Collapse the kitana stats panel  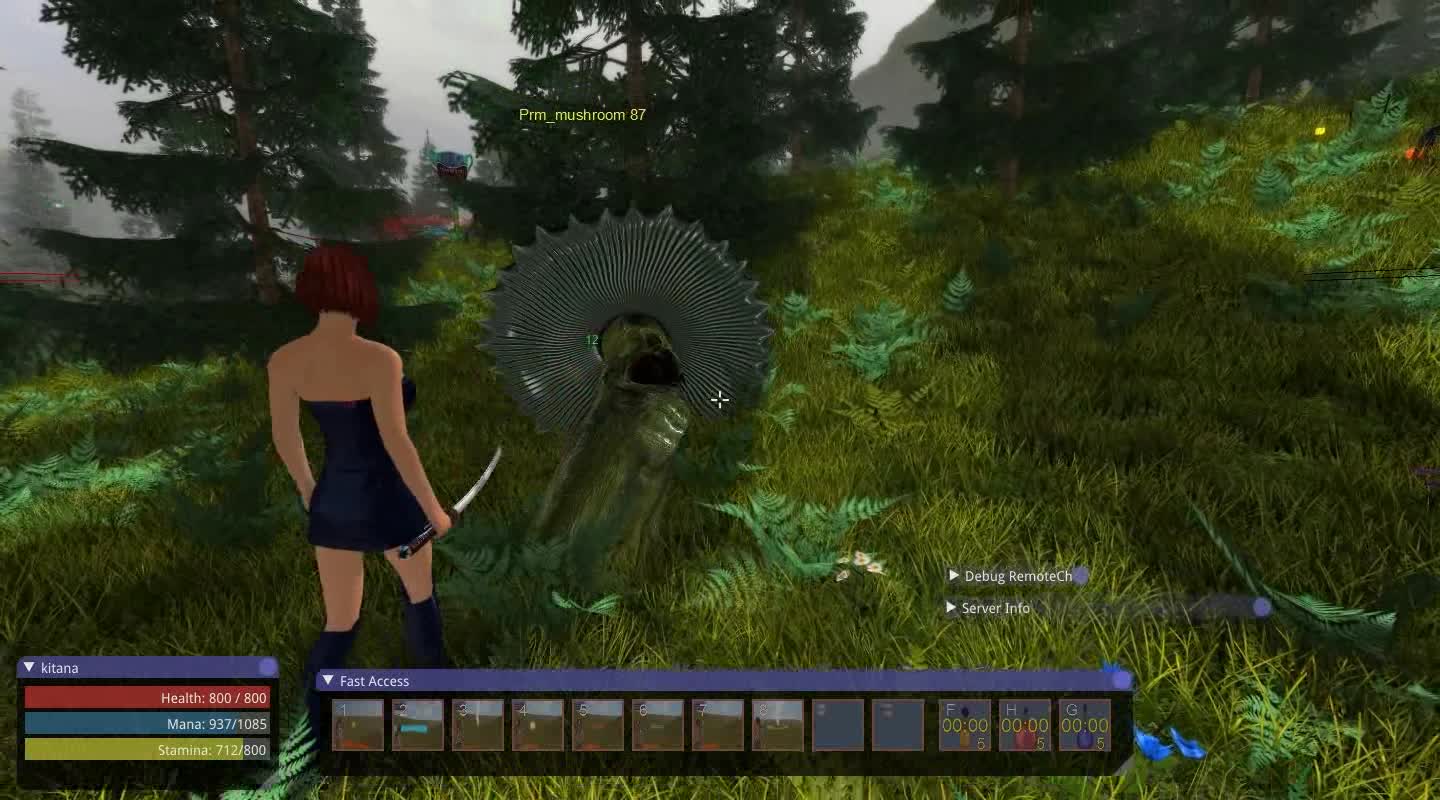[28, 667]
